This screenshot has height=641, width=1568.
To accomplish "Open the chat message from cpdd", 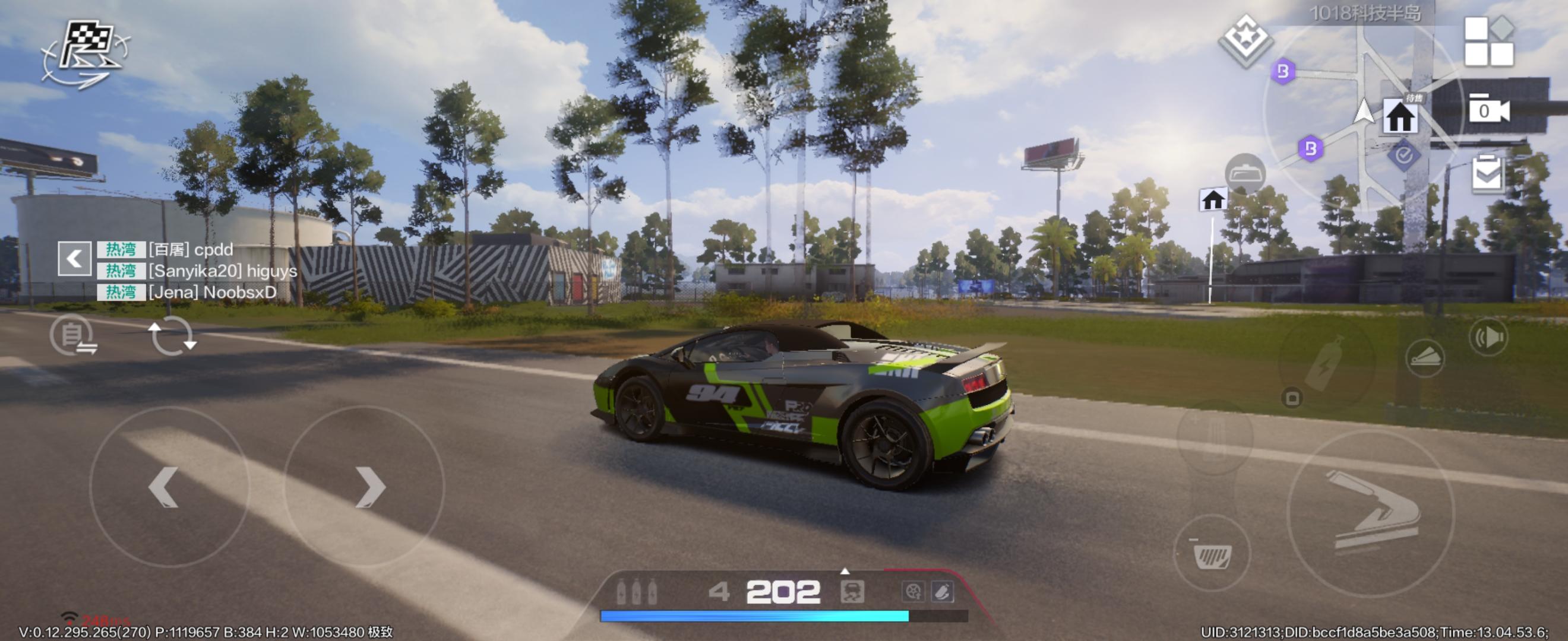I will pyautogui.click(x=190, y=249).
